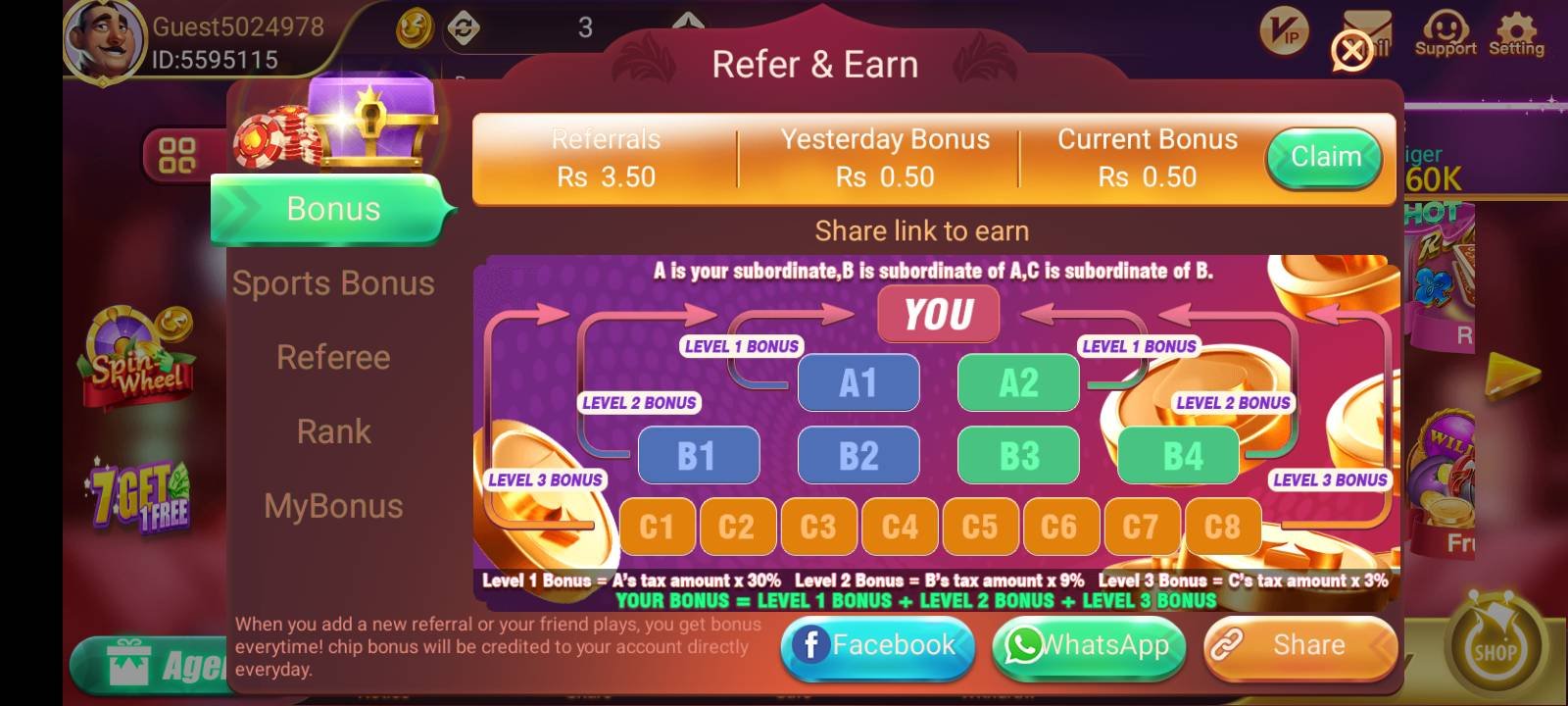Select the Bonus tab

coord(333,209)
